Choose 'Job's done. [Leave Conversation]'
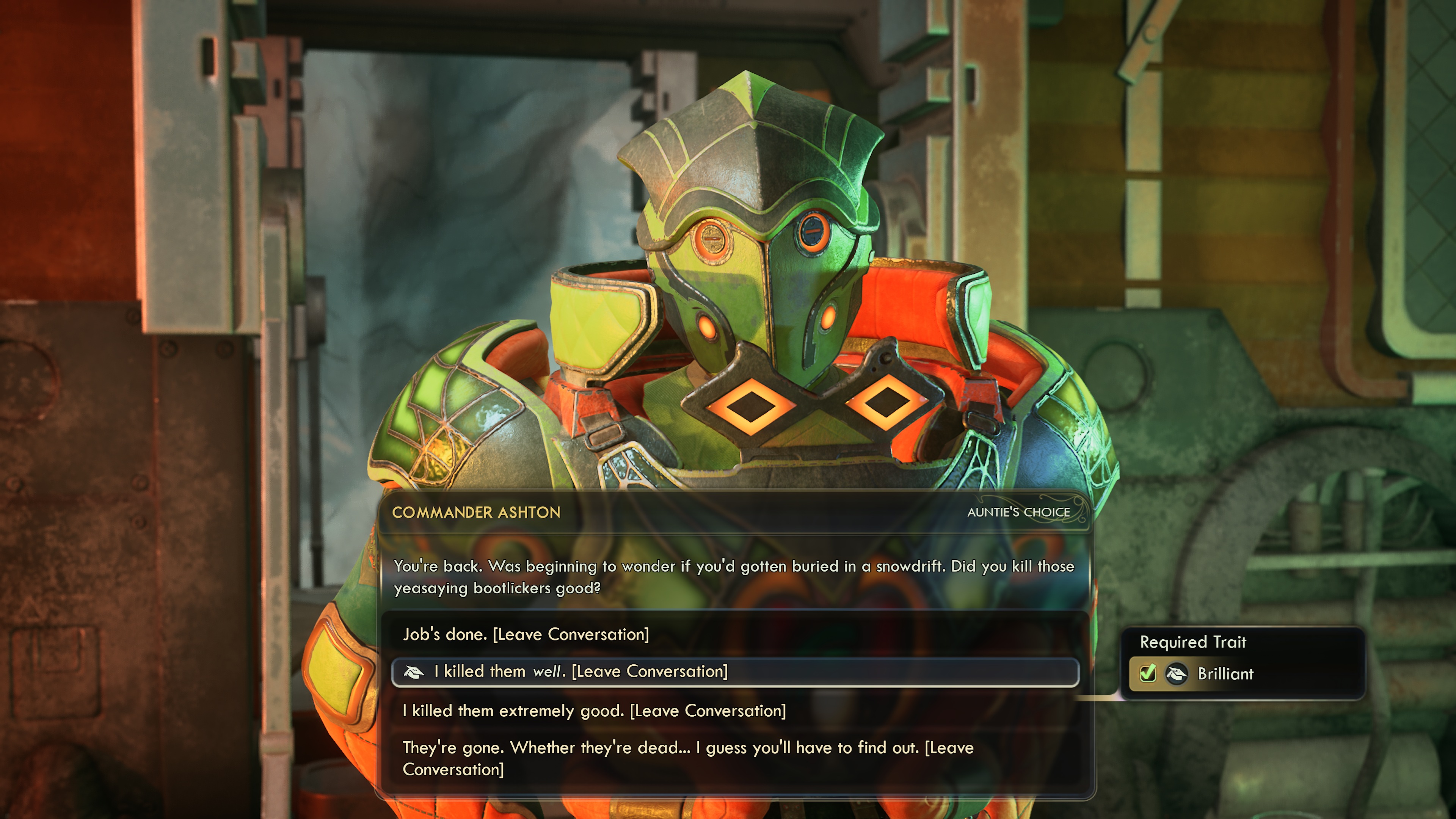 526,634
